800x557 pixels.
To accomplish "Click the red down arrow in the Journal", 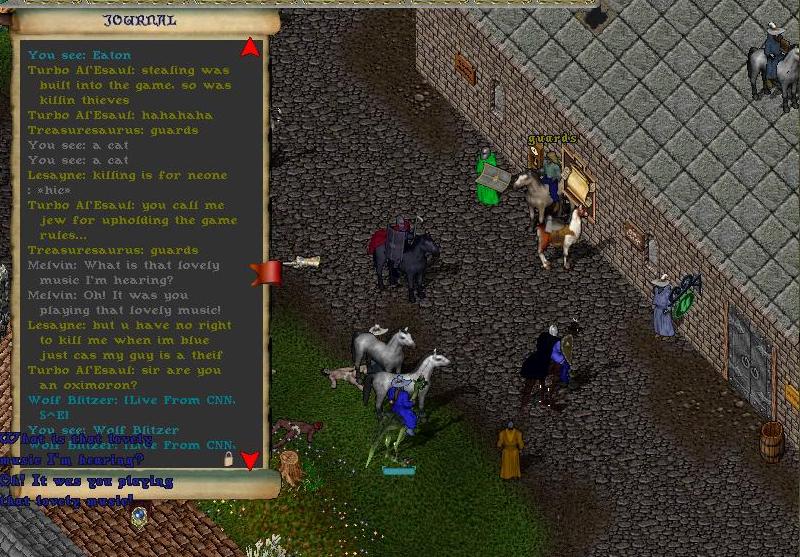I will (x=250, y=459).
